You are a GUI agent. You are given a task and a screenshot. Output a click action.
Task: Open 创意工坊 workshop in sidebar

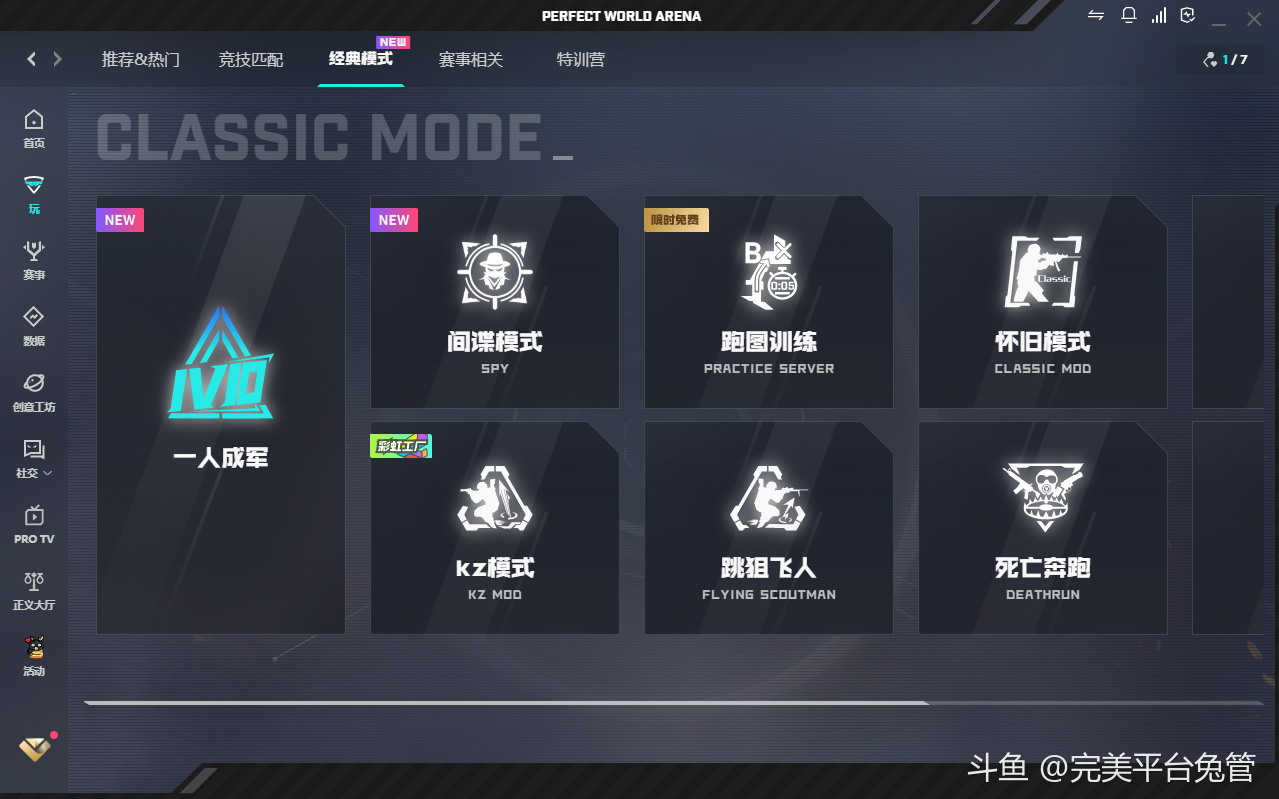(x=34, y=392)
